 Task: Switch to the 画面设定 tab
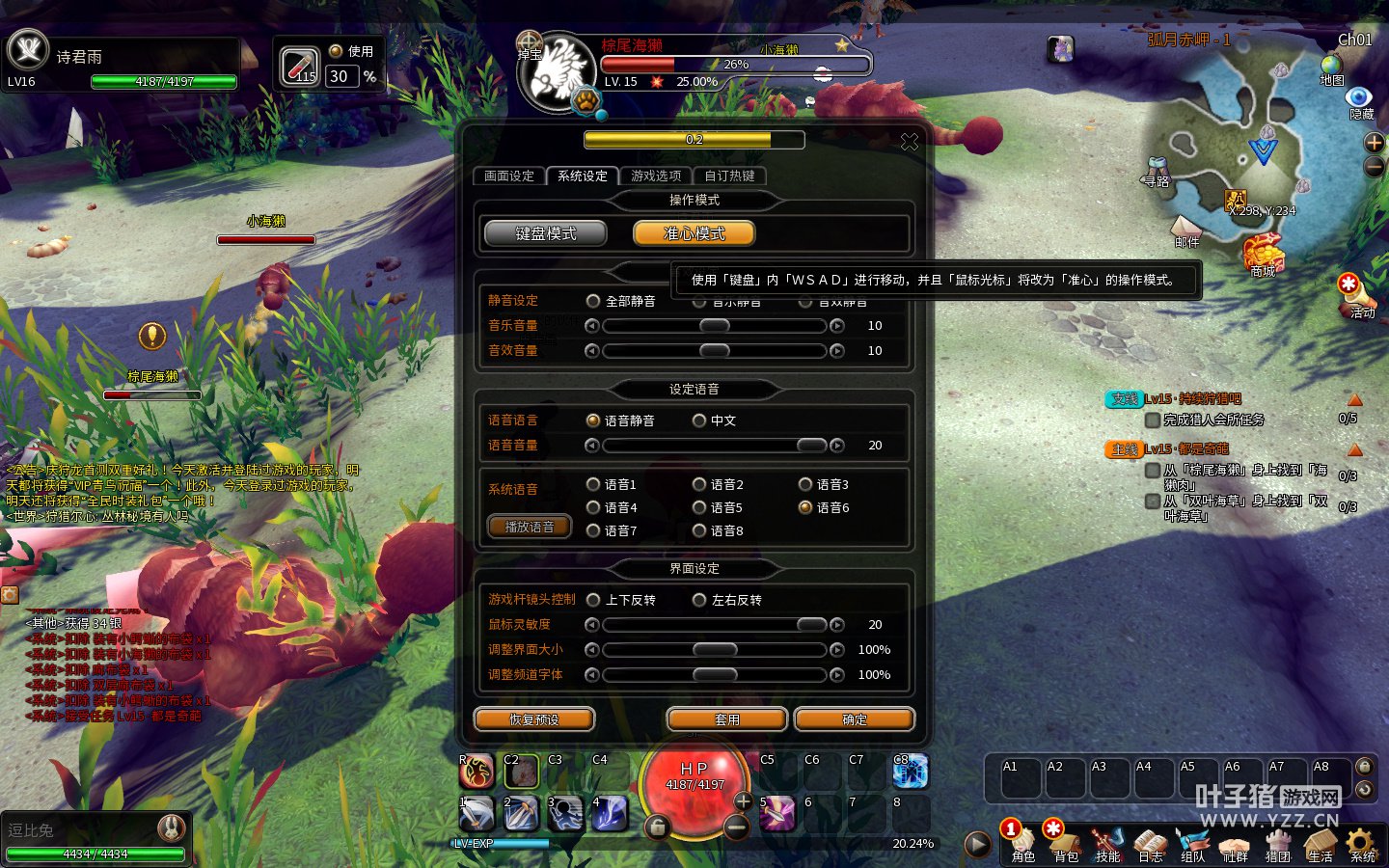[508, 176]
